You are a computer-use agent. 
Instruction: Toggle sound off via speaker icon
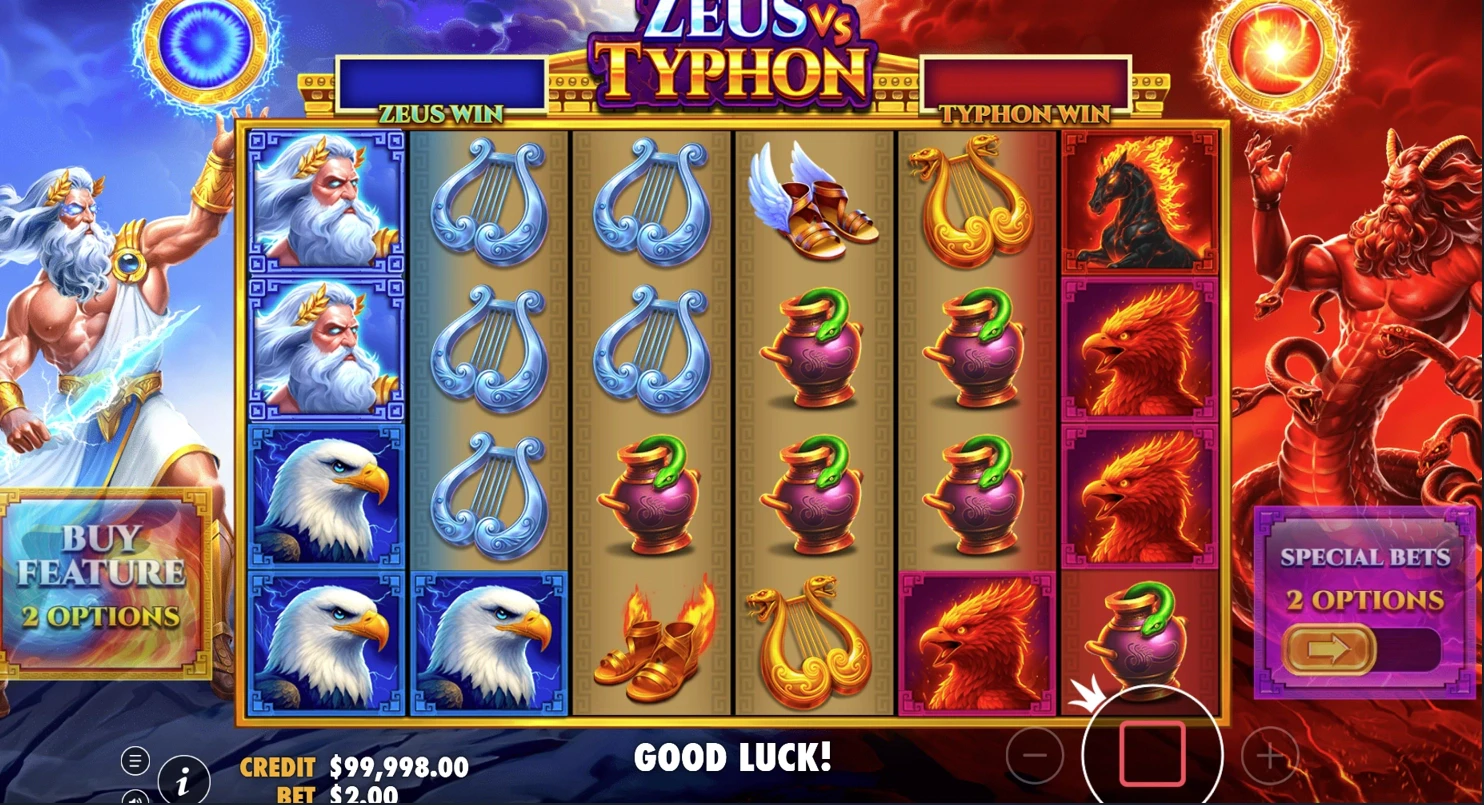click(x=134, y=801)
